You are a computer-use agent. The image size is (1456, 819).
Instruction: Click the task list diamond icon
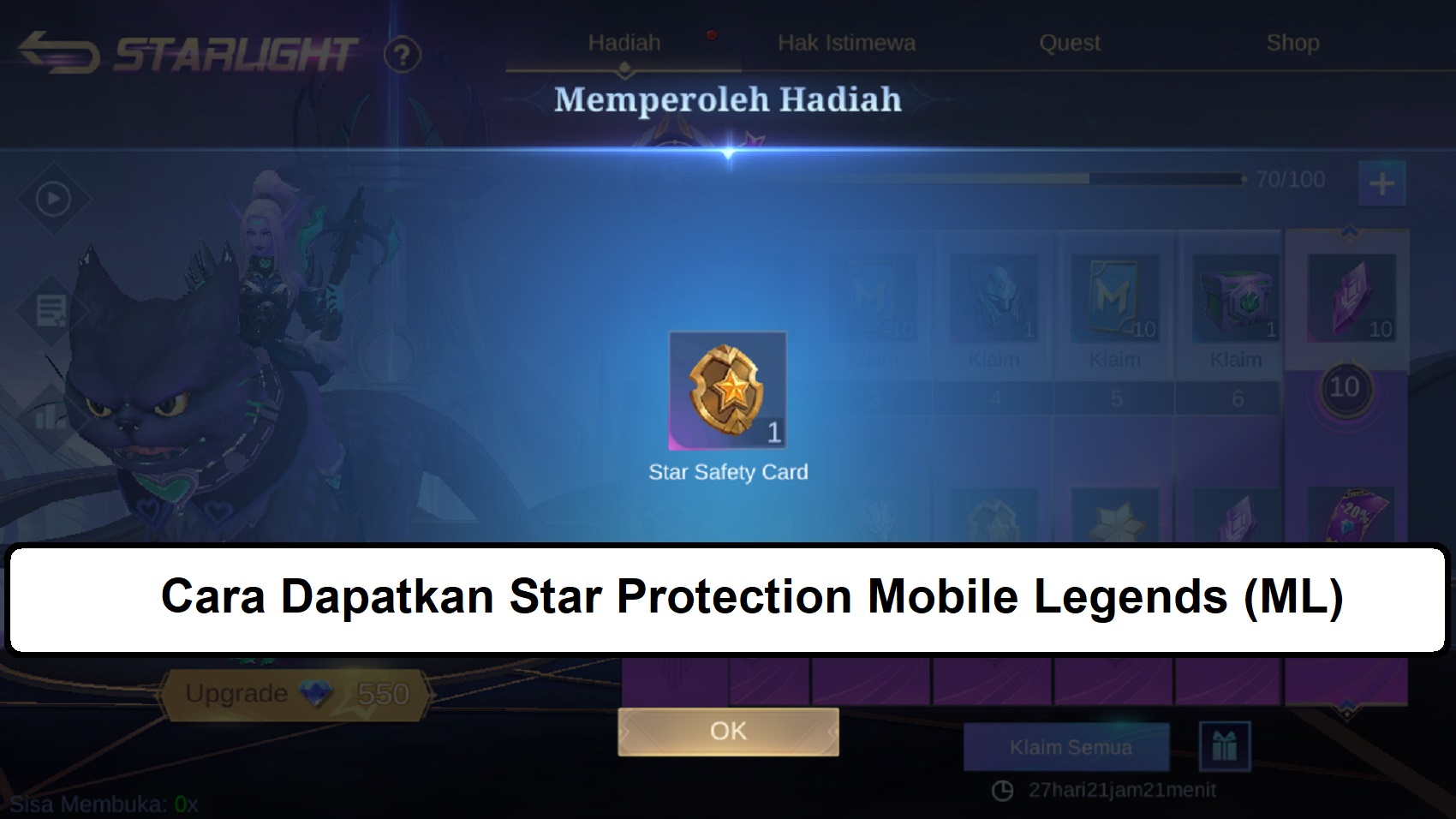[x=51, y=308]
